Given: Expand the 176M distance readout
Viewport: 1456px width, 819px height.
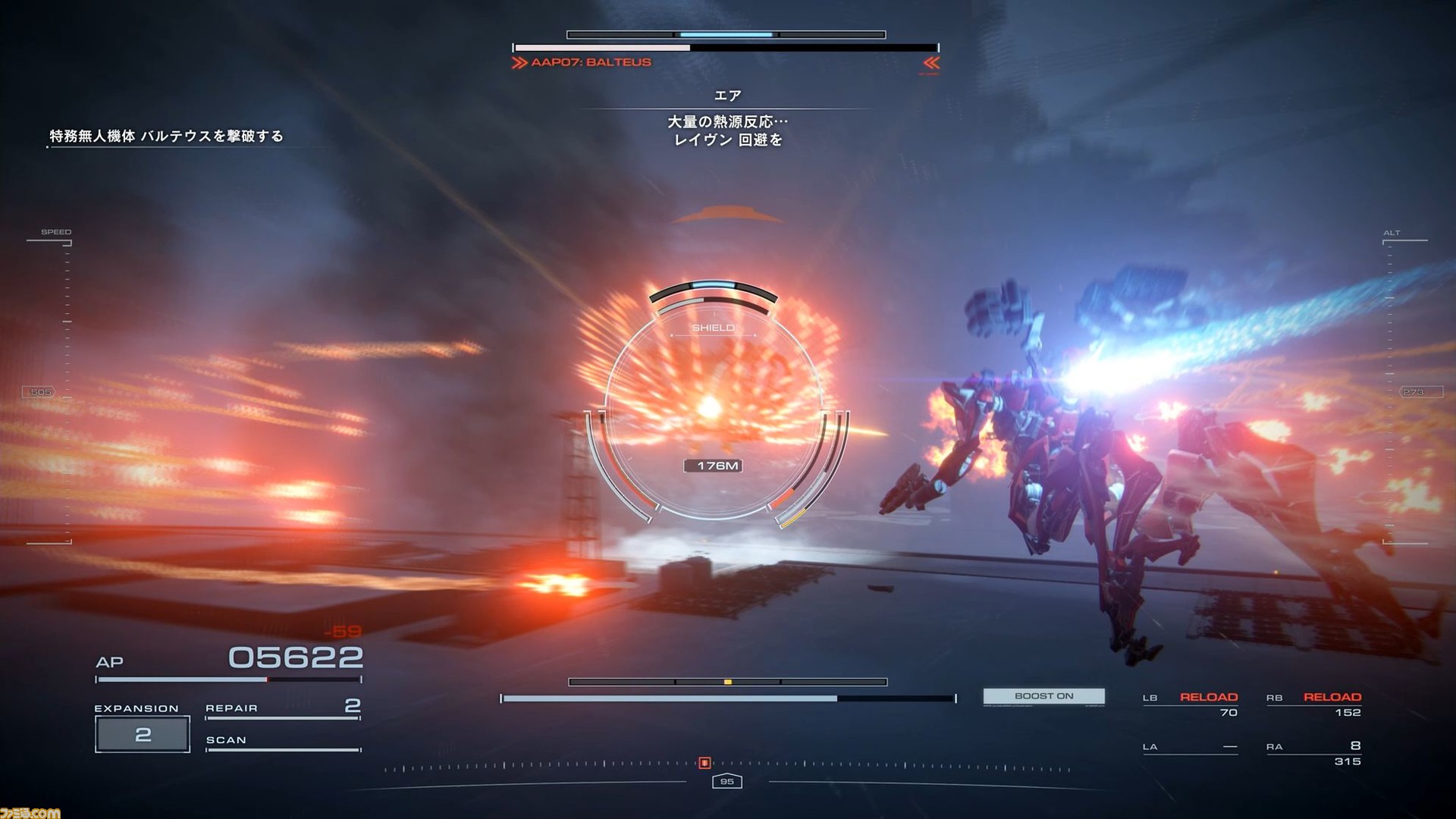Looking at the screenshot, I should pos(714,465).
